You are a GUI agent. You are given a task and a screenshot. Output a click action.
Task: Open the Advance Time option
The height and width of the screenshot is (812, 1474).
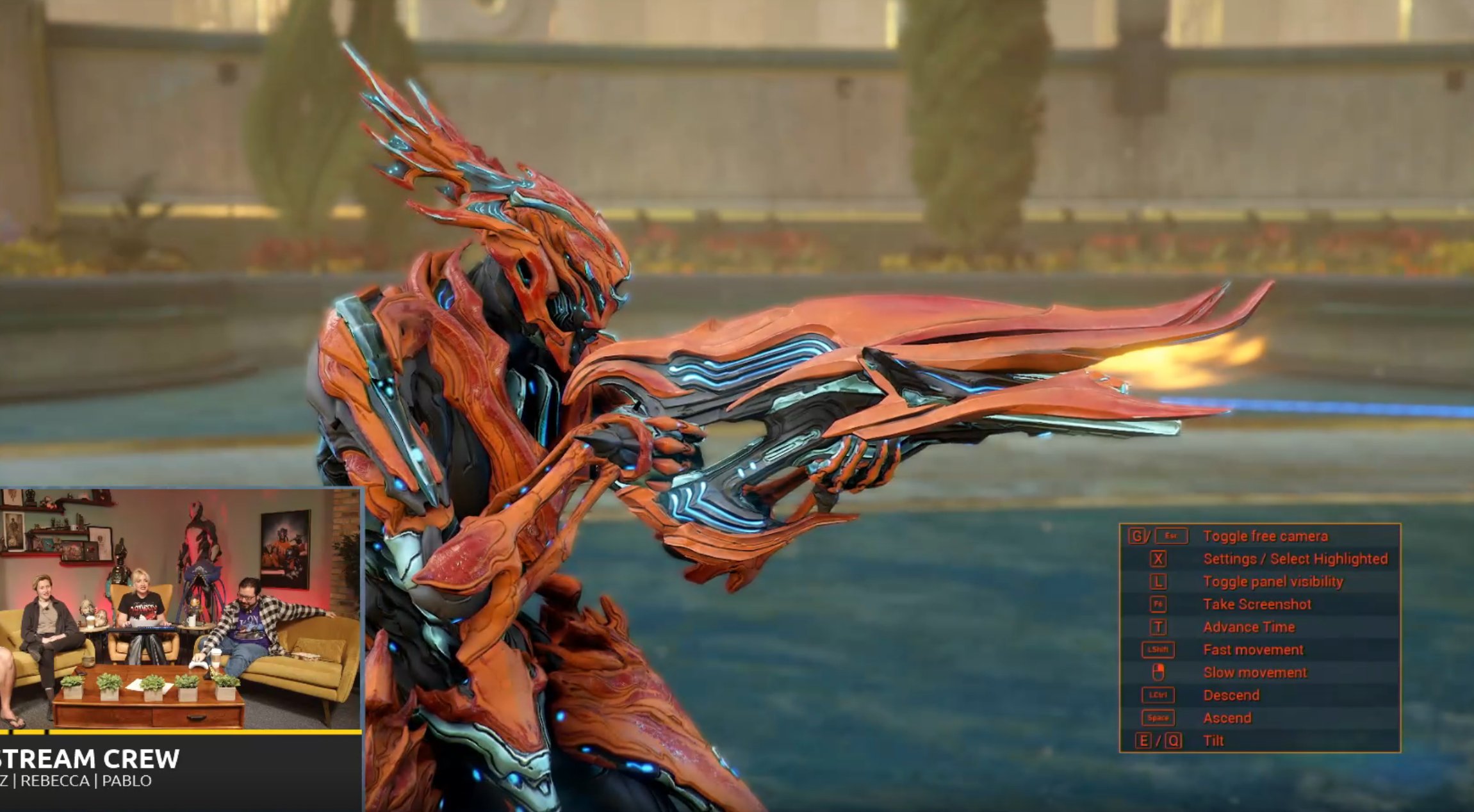(x=1249, y=626)
